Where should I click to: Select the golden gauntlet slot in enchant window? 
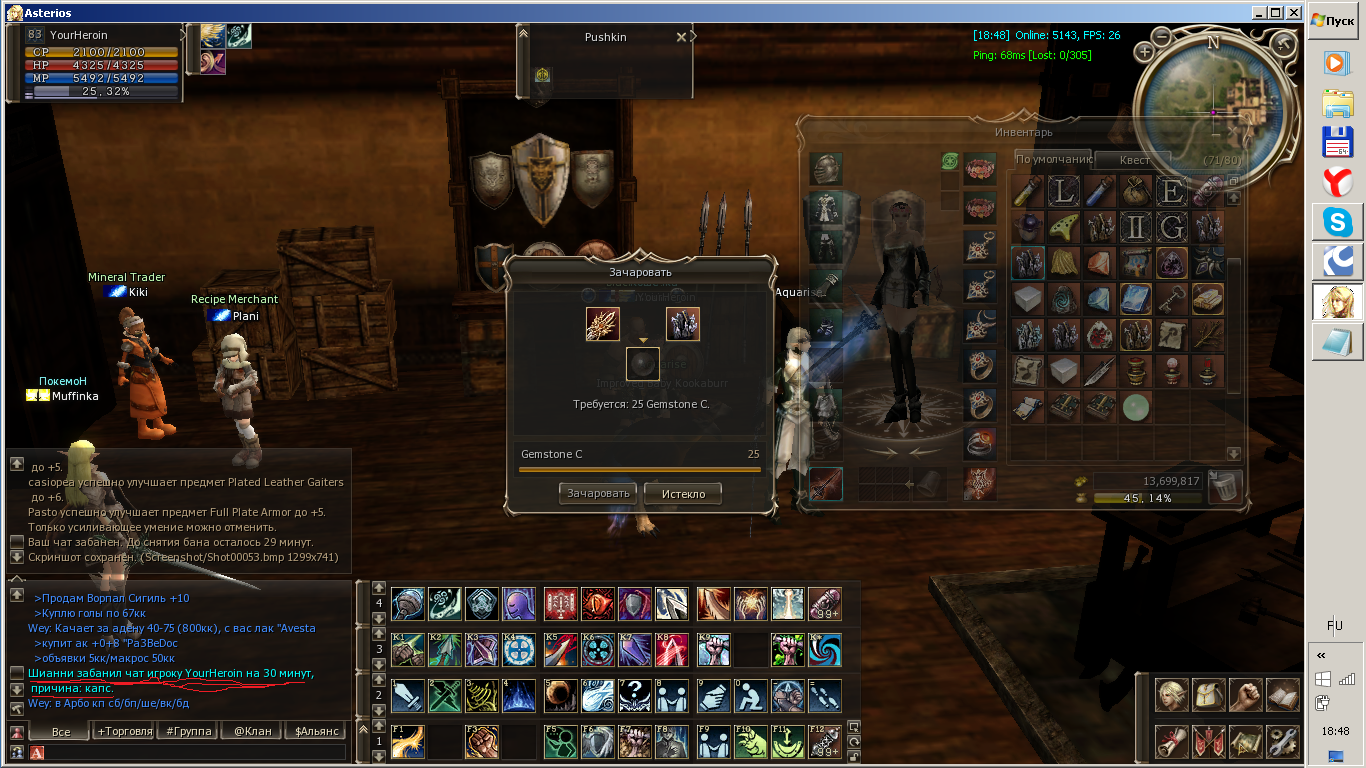coord(603,324)
